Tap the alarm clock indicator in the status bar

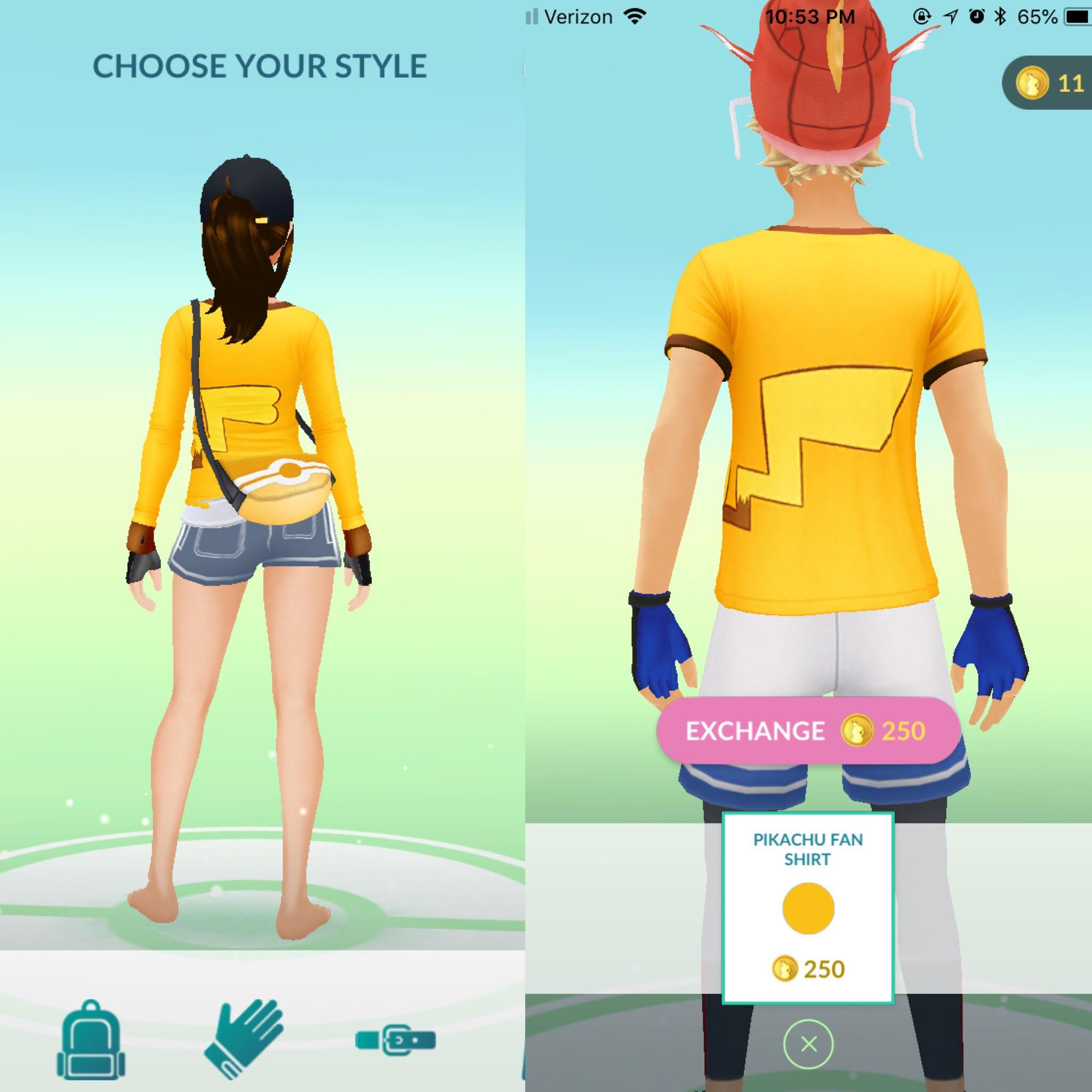976,16
